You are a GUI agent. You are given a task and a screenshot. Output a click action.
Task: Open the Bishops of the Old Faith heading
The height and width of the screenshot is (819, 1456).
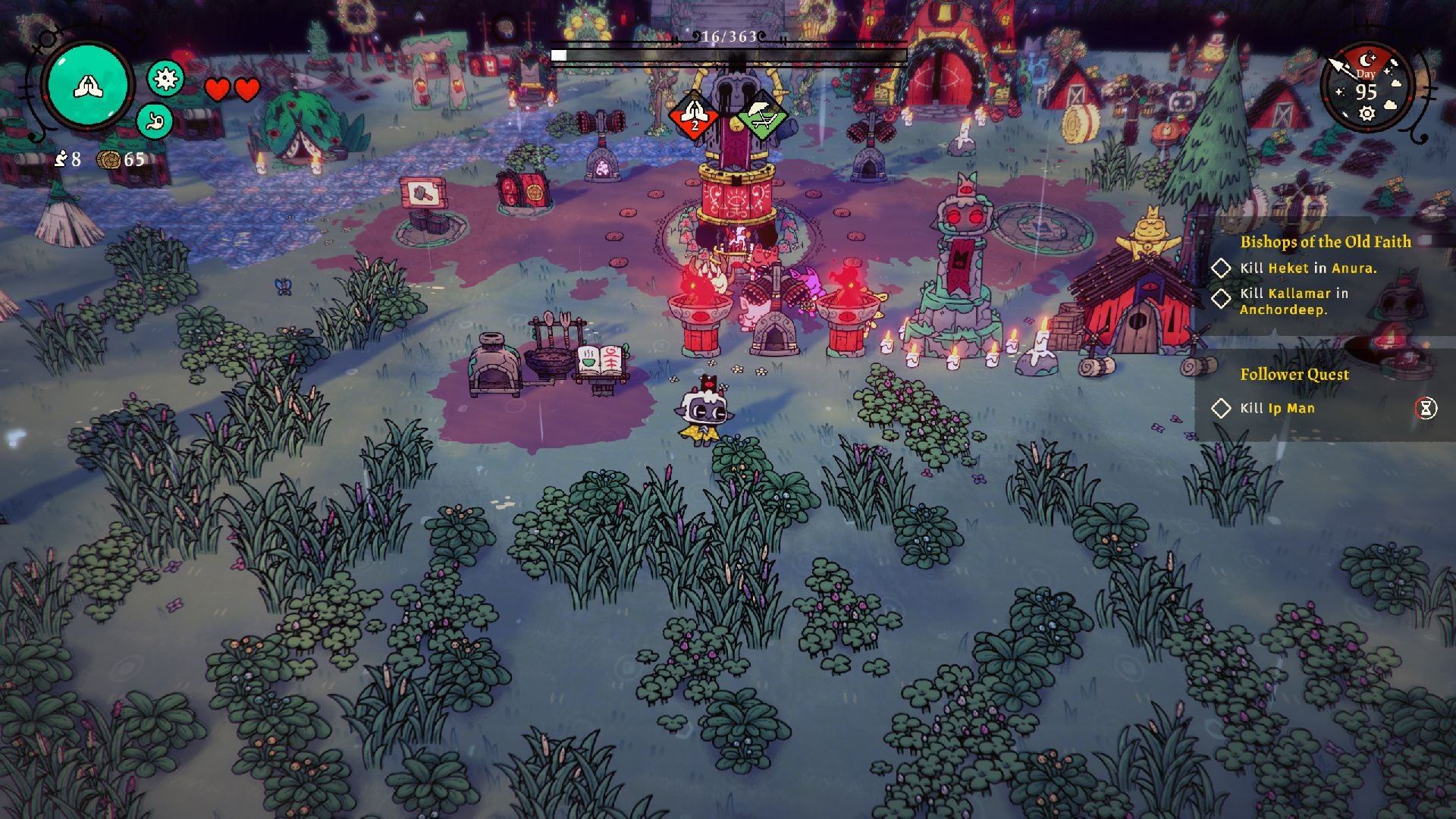point(1325,242)
